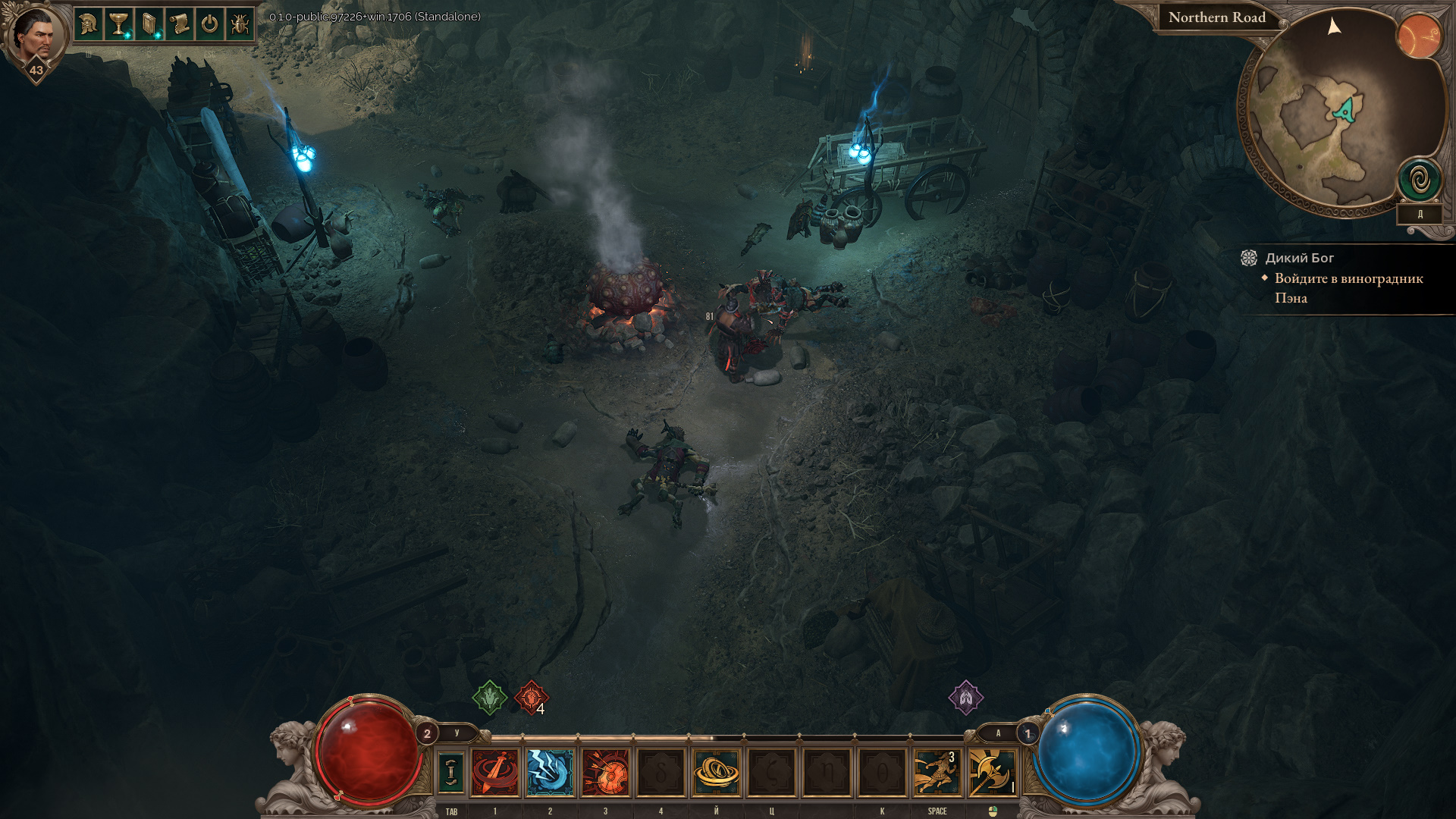
Task: Activate the green spiral portal button
Action: pos(1420,180)
